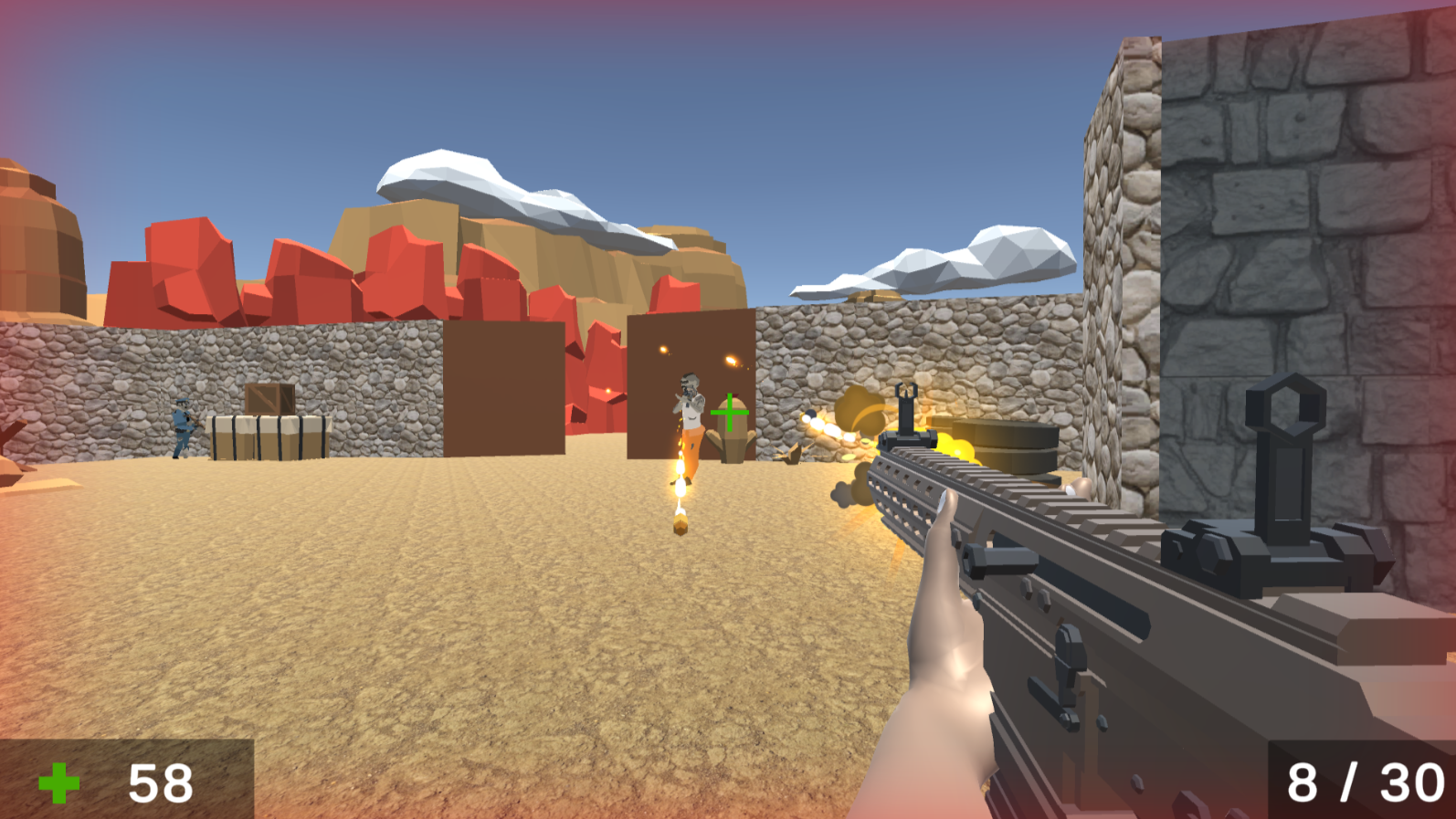Click the green crosshair reticle
This screenshot has height=819, width=1456.
tap(730, 413)
